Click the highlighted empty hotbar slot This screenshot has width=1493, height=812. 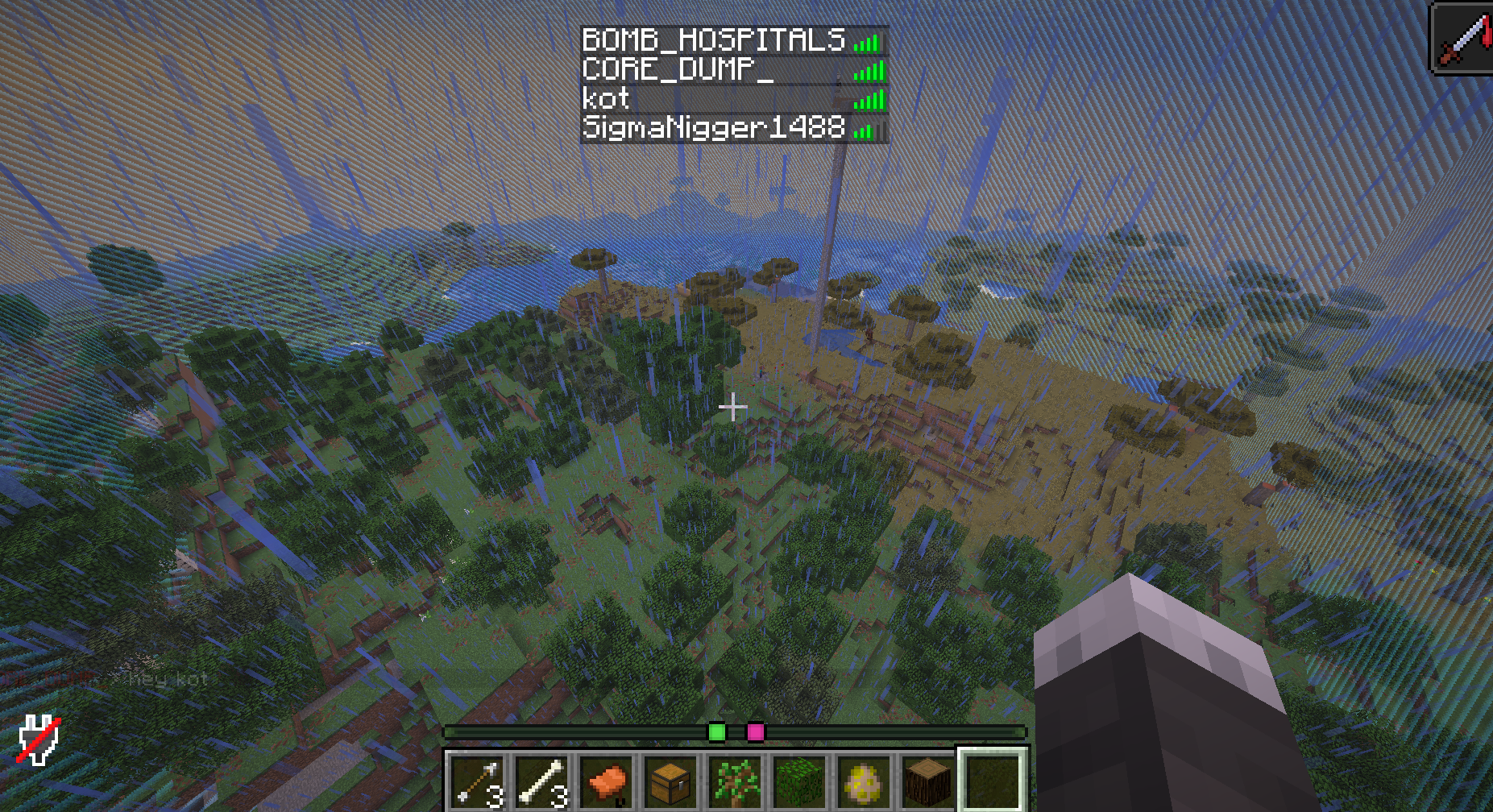coord(993,780)
